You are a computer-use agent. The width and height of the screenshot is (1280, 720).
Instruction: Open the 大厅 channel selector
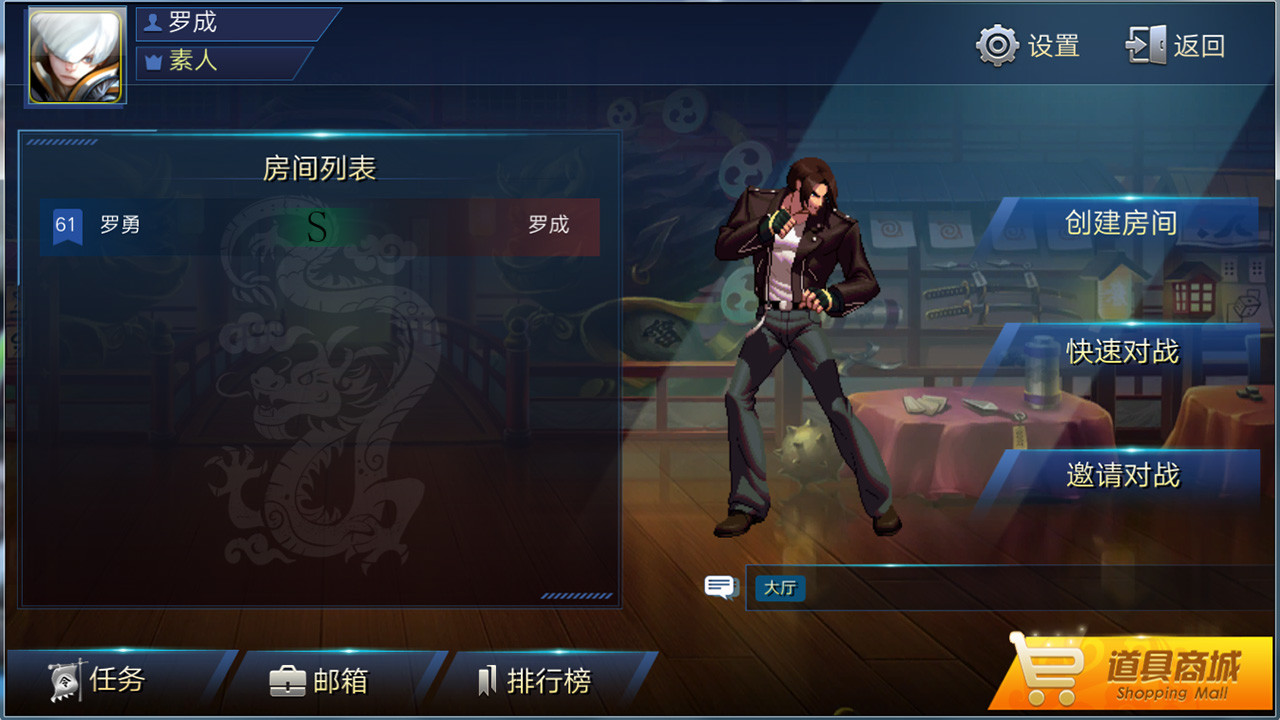(x=779, y=589)
